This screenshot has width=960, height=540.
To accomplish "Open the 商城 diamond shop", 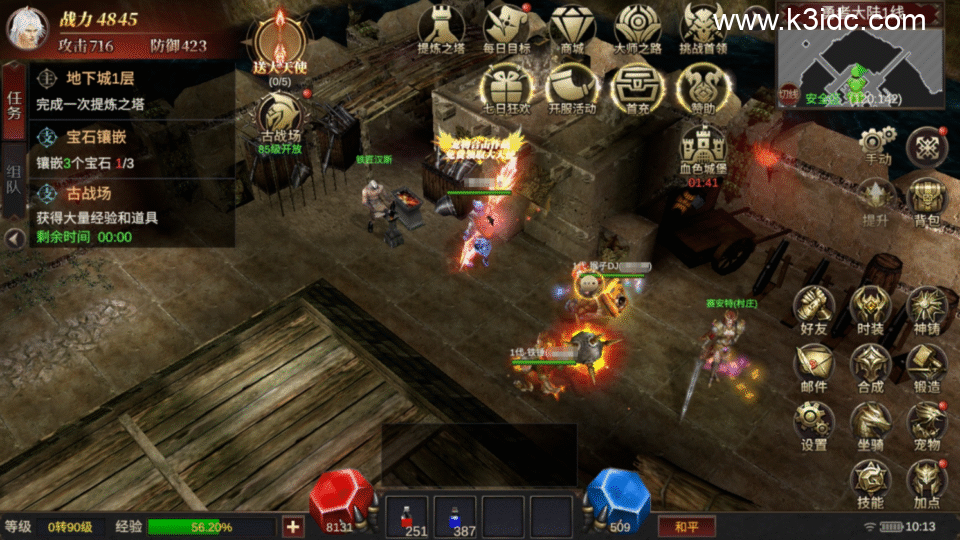I will [572, 26].
